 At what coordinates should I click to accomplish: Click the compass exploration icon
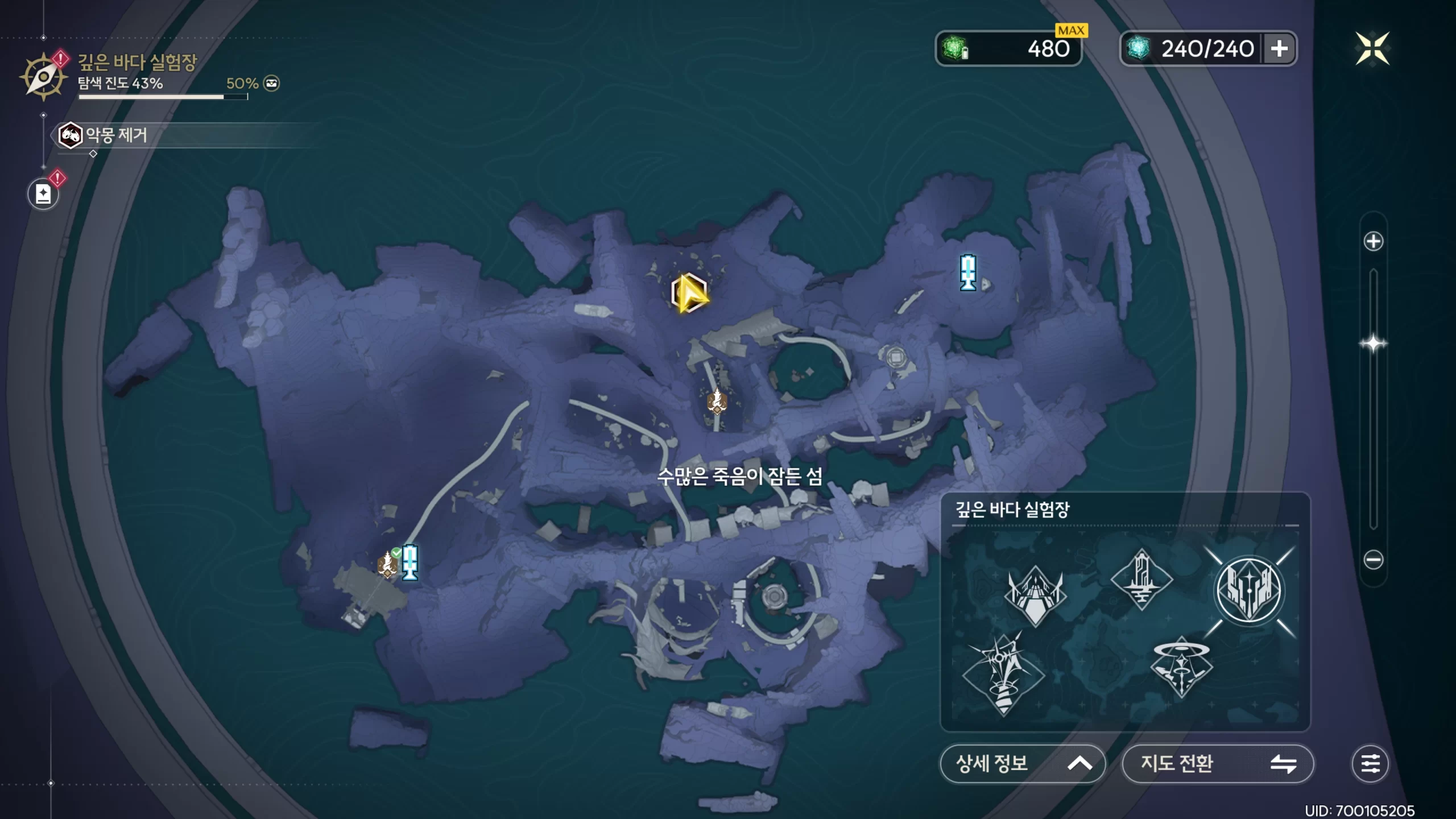(43, 76)
